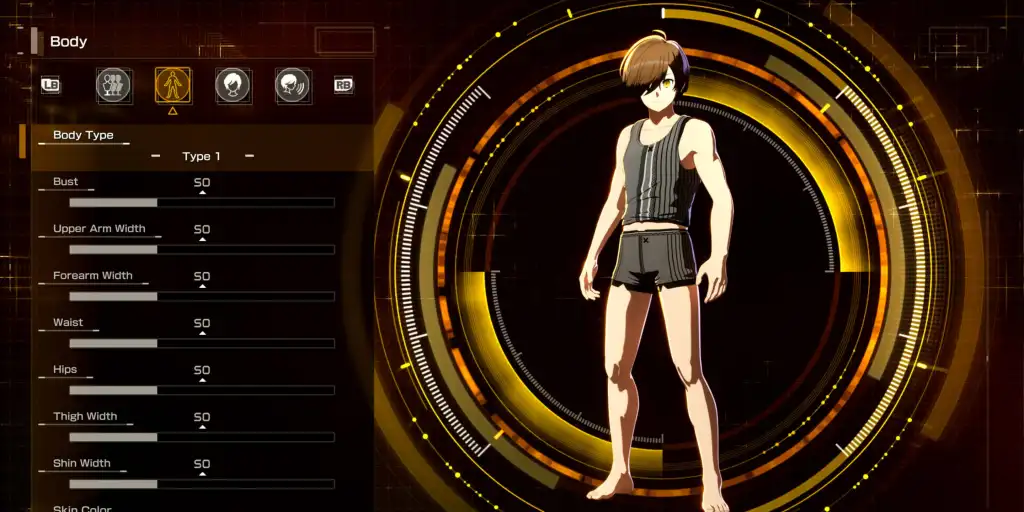Click the right arrow beside Type 1
This screenshot has height=512, width=1024.
tap(249, 156)
